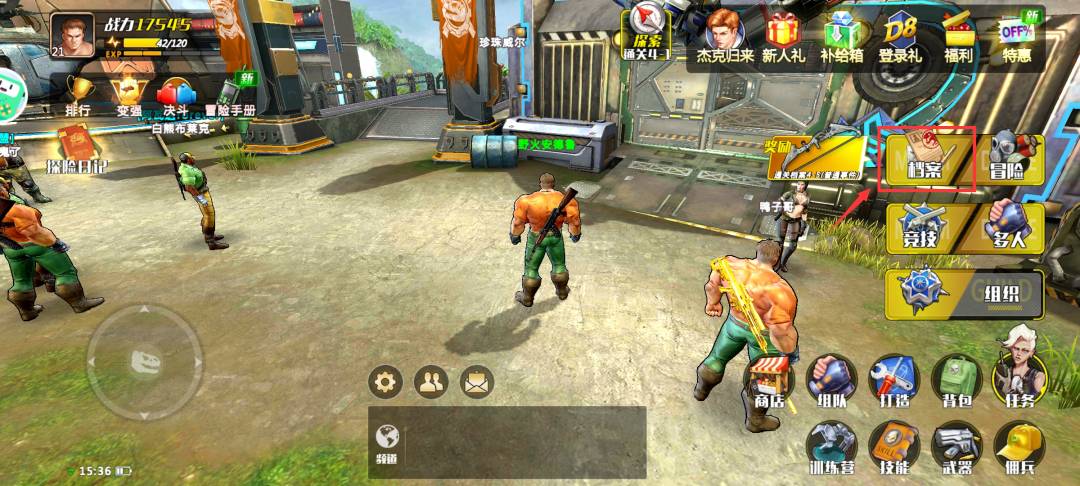Tap the 组队 team-up fist icon
Image resolution: width=1080 pixels, height=486 pixels.
click(831, 380)
